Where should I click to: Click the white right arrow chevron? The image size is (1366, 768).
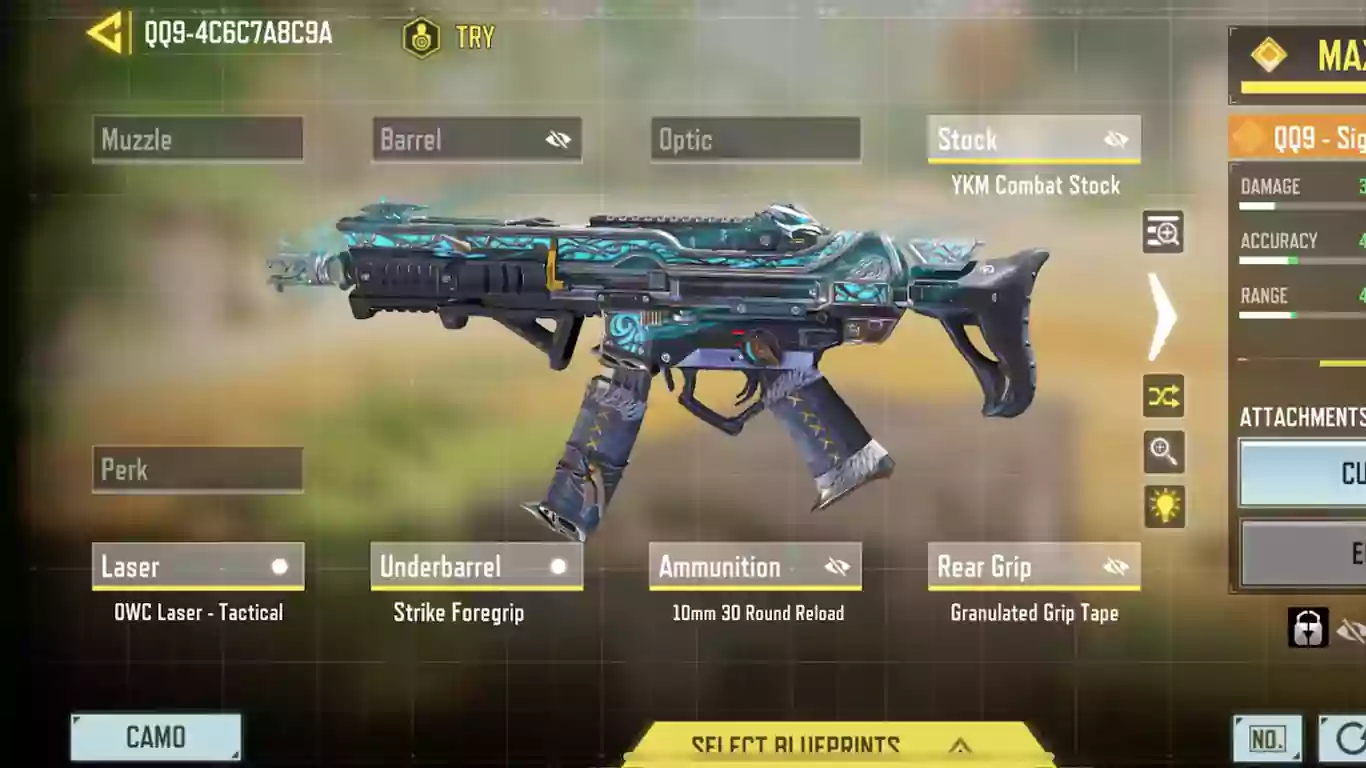coord(1162,315)
